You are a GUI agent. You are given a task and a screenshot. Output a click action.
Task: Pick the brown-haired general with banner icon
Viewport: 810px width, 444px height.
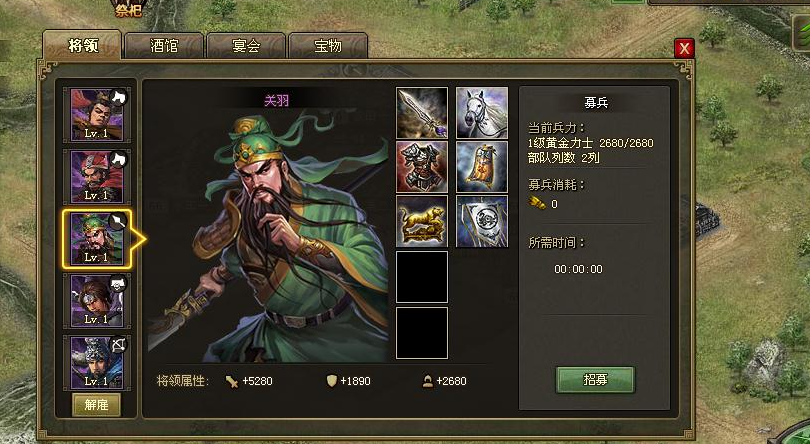(x=97, y=301)
